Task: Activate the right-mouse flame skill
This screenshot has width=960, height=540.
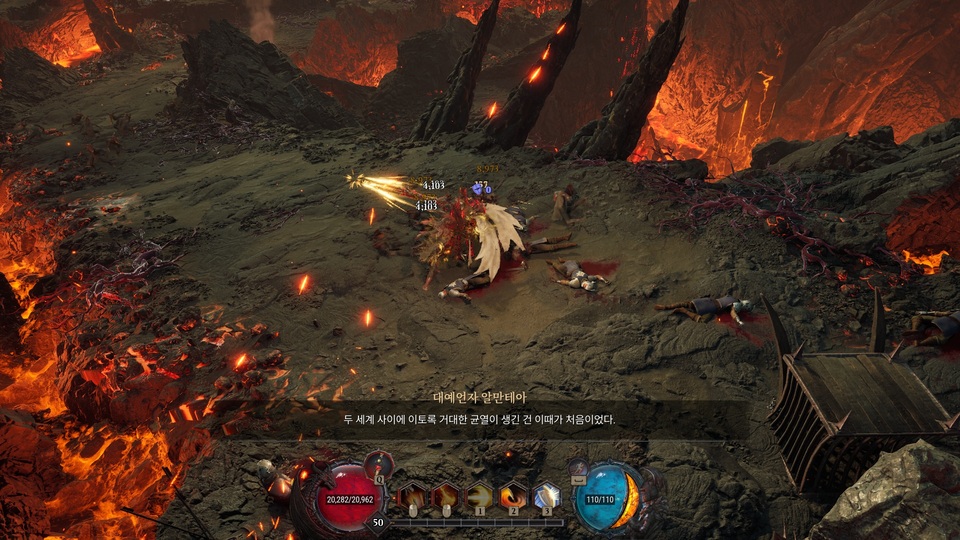Action: (x=446, y=495)
